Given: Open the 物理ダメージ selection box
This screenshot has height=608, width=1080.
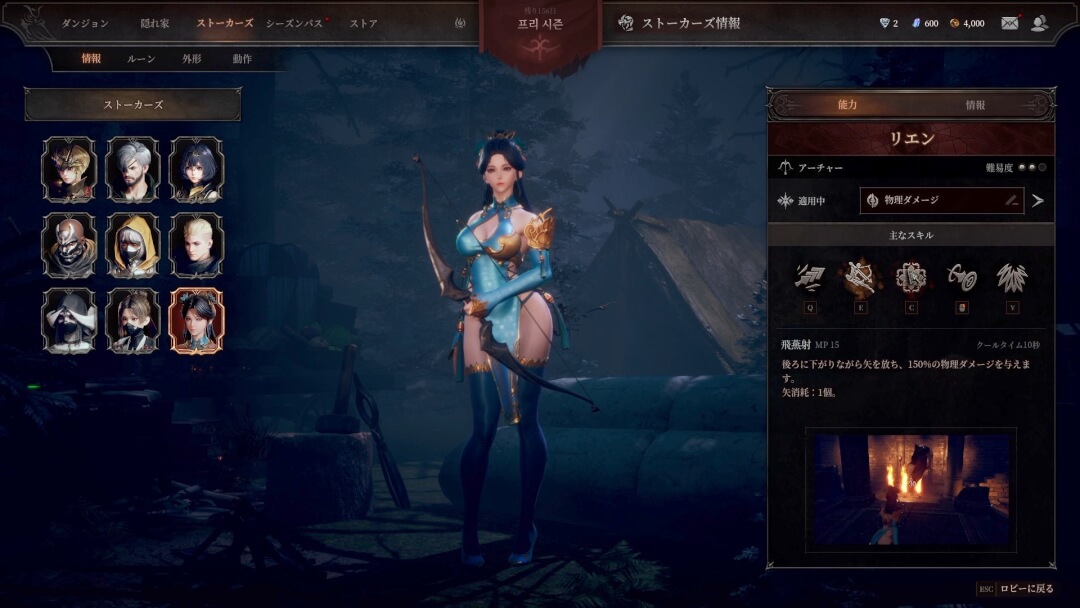Looking at the screenshot, I should [x=941, y=200].
